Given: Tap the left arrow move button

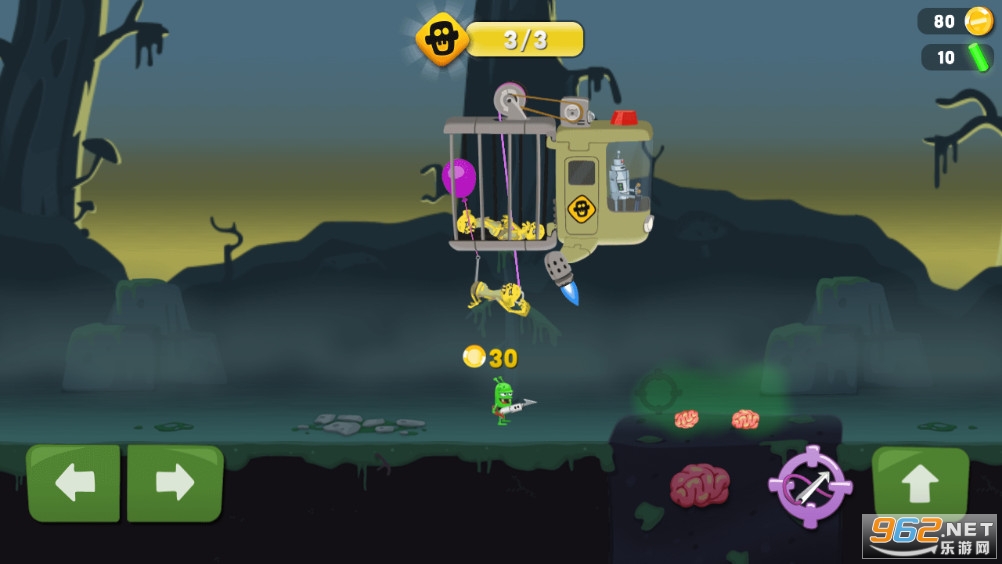Looking at the screenshot, I should pos(73,483).
